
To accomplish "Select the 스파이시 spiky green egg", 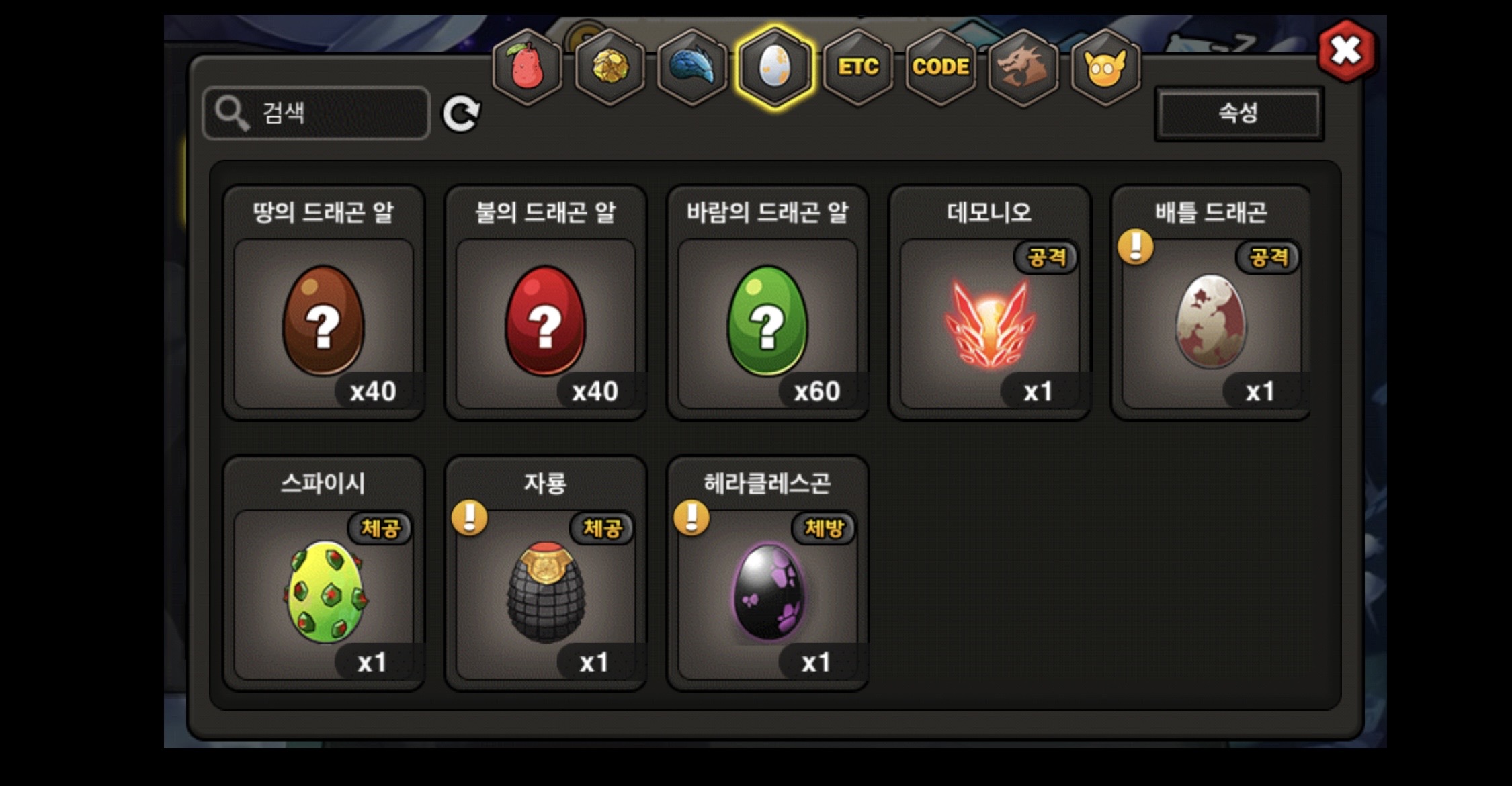I will pyautogui.click(x=324, y=593).
